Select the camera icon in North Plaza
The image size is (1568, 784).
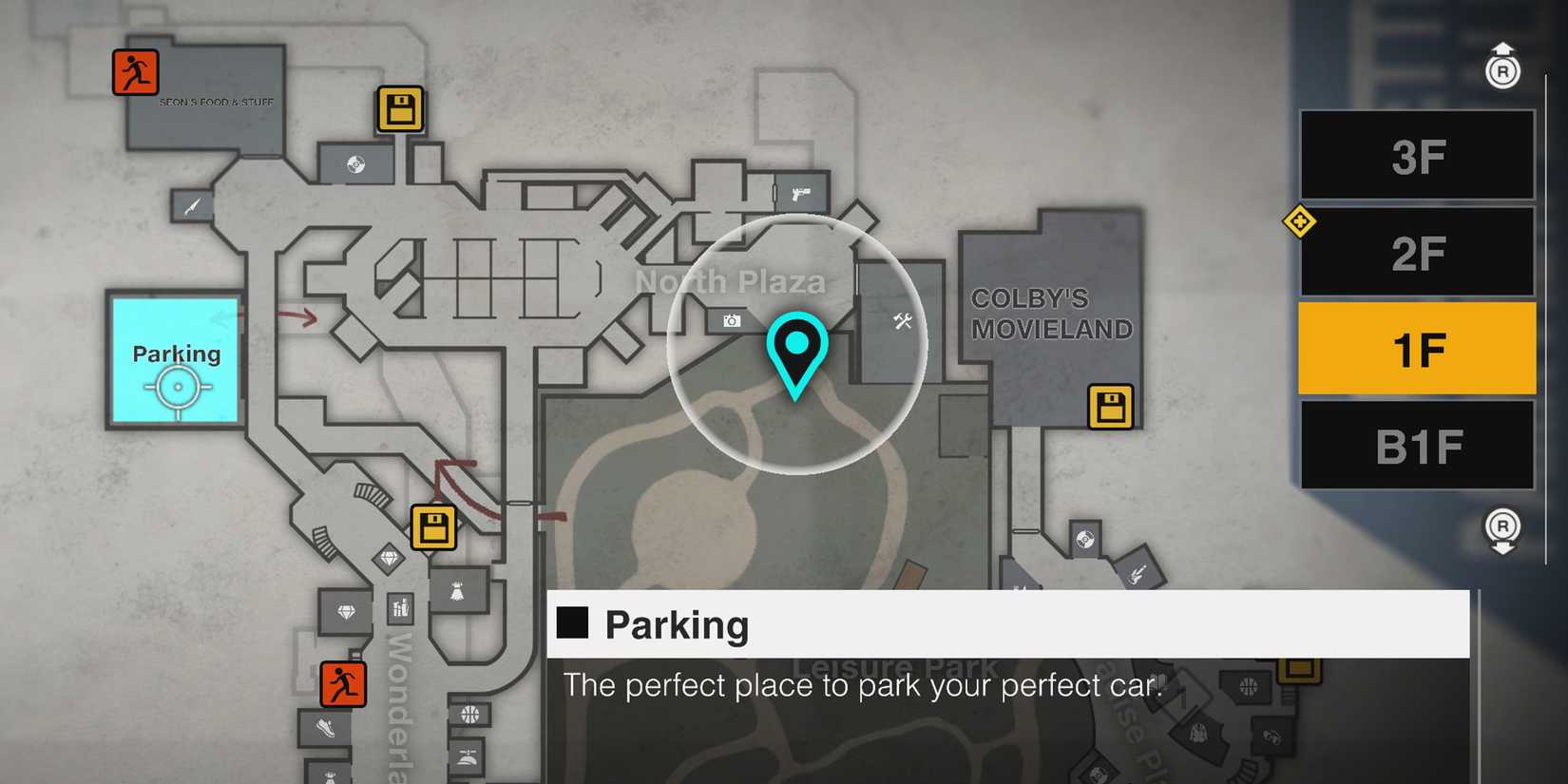(x=730, y=320)
